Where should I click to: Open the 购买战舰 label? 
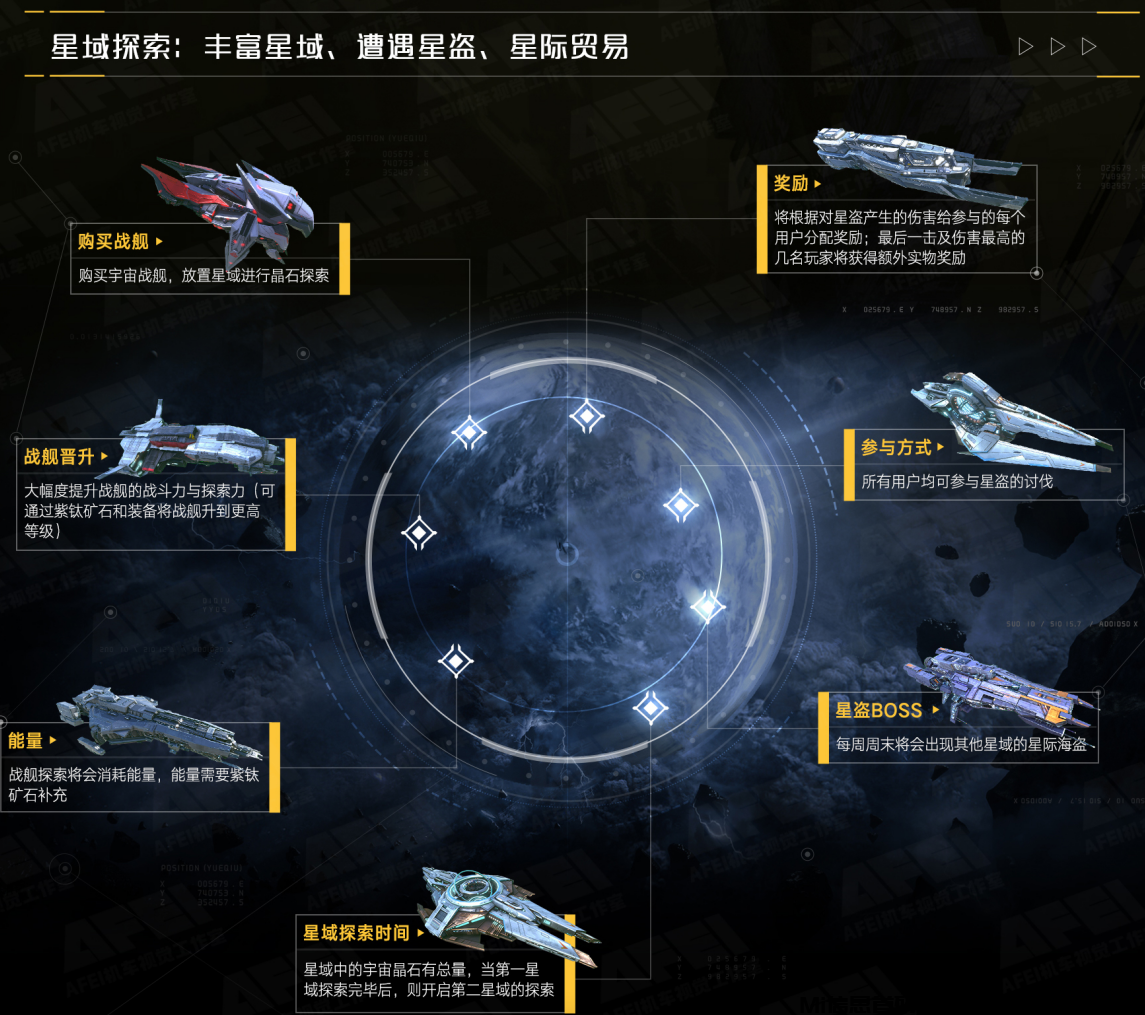click(113, 241)
